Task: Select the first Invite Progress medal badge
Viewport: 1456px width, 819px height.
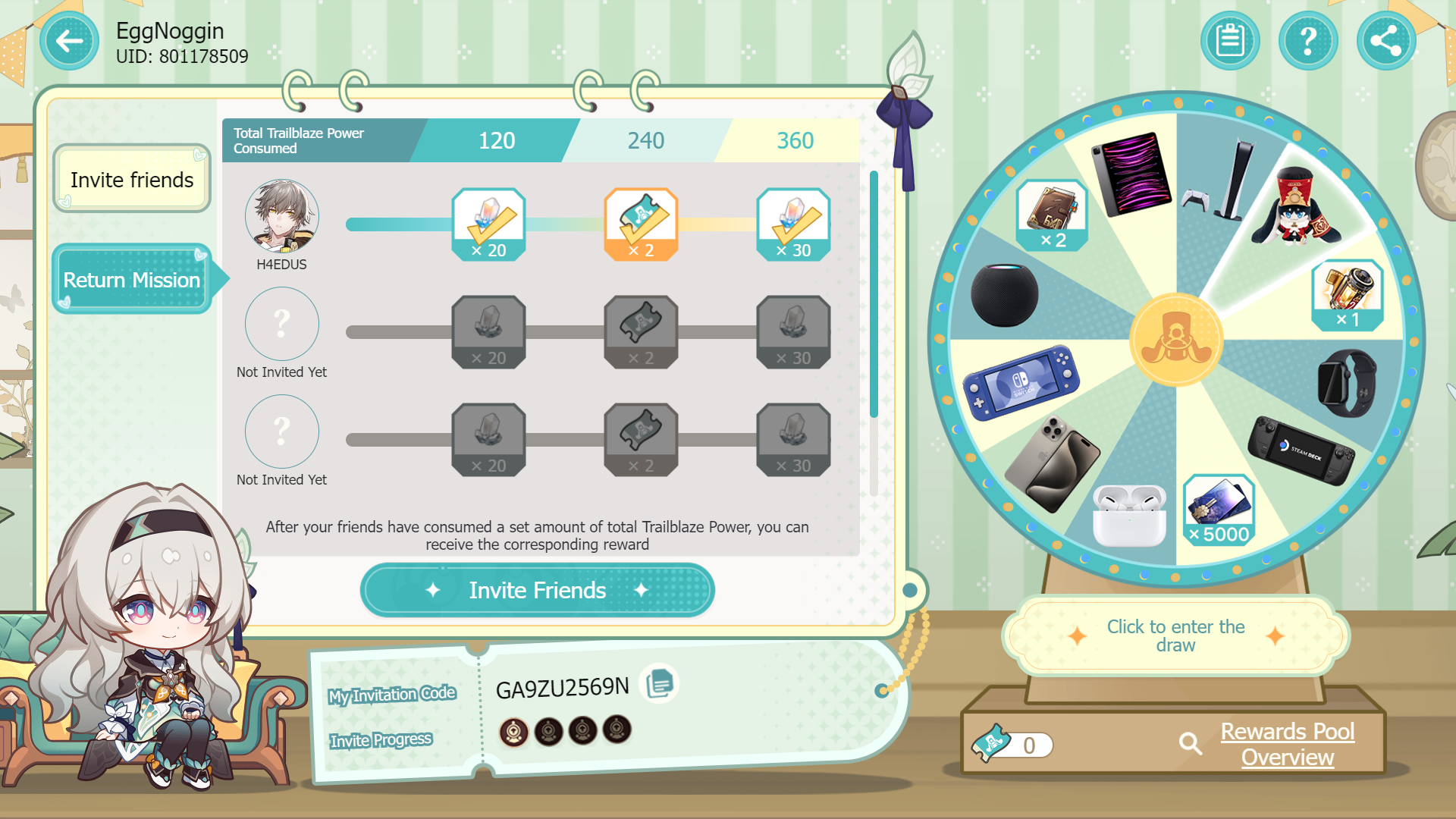Action: coord(514,730)
